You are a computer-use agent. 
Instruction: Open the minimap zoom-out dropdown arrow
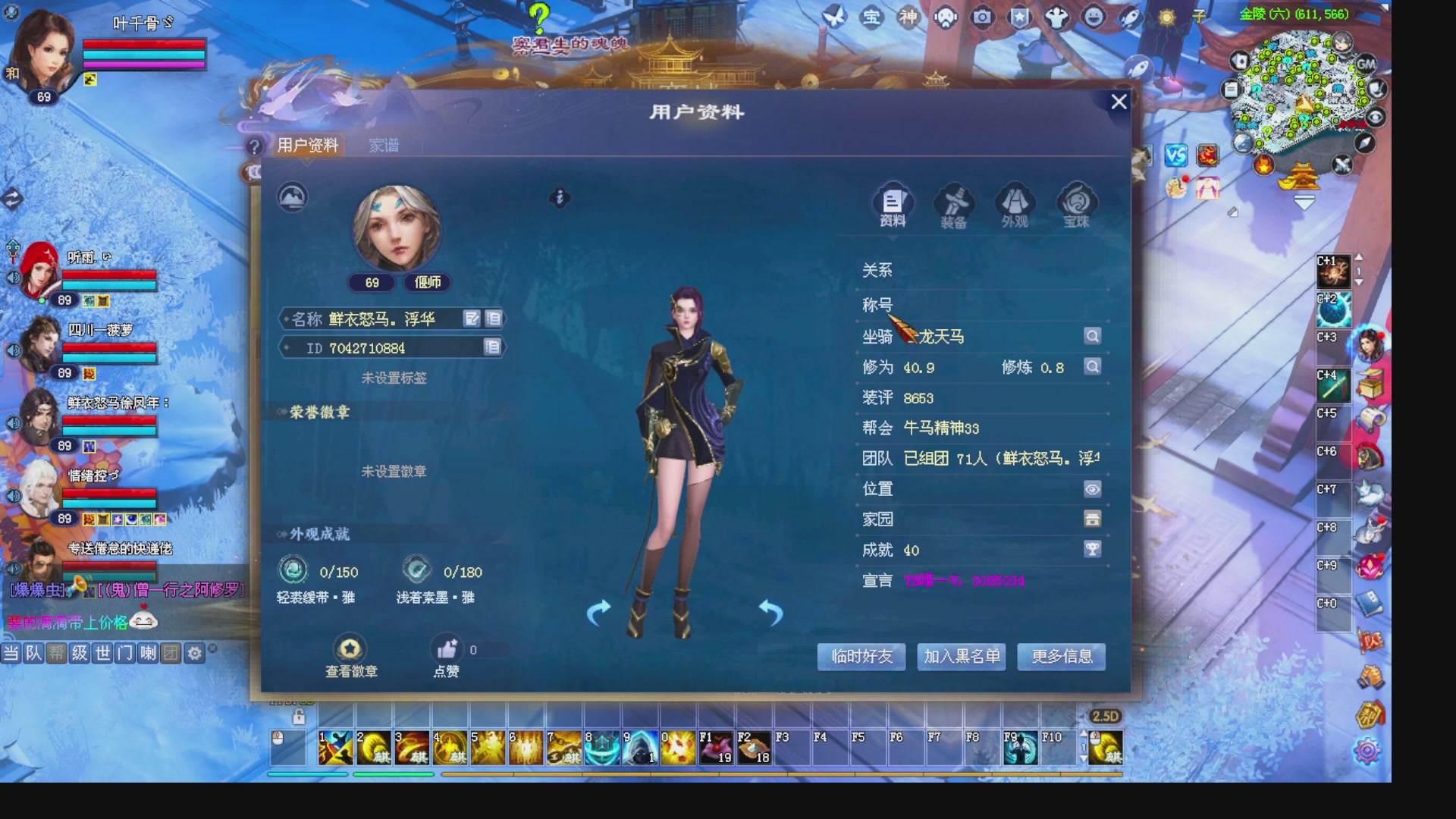1303,202
